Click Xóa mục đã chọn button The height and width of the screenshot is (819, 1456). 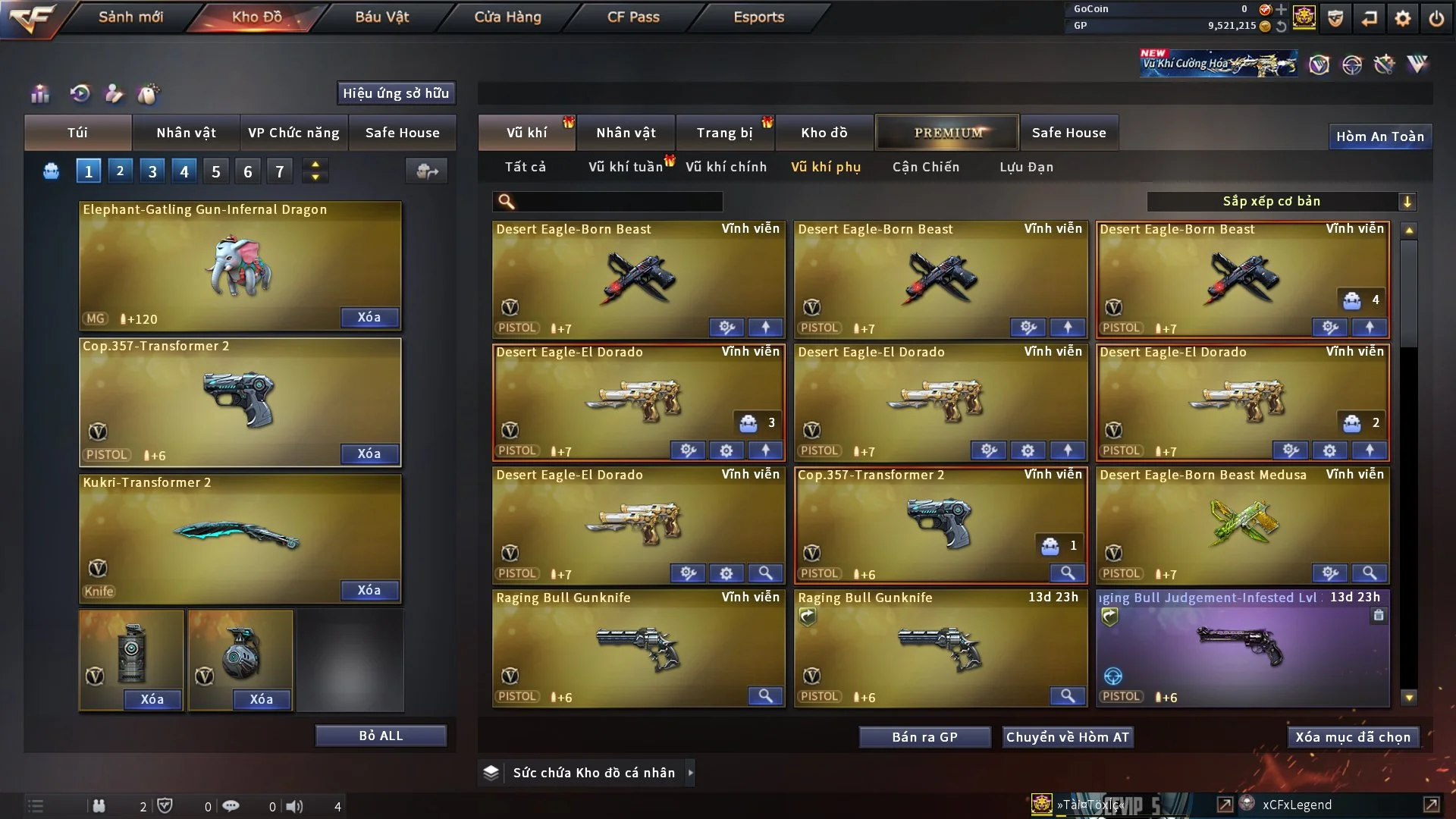pos(1353,737)
